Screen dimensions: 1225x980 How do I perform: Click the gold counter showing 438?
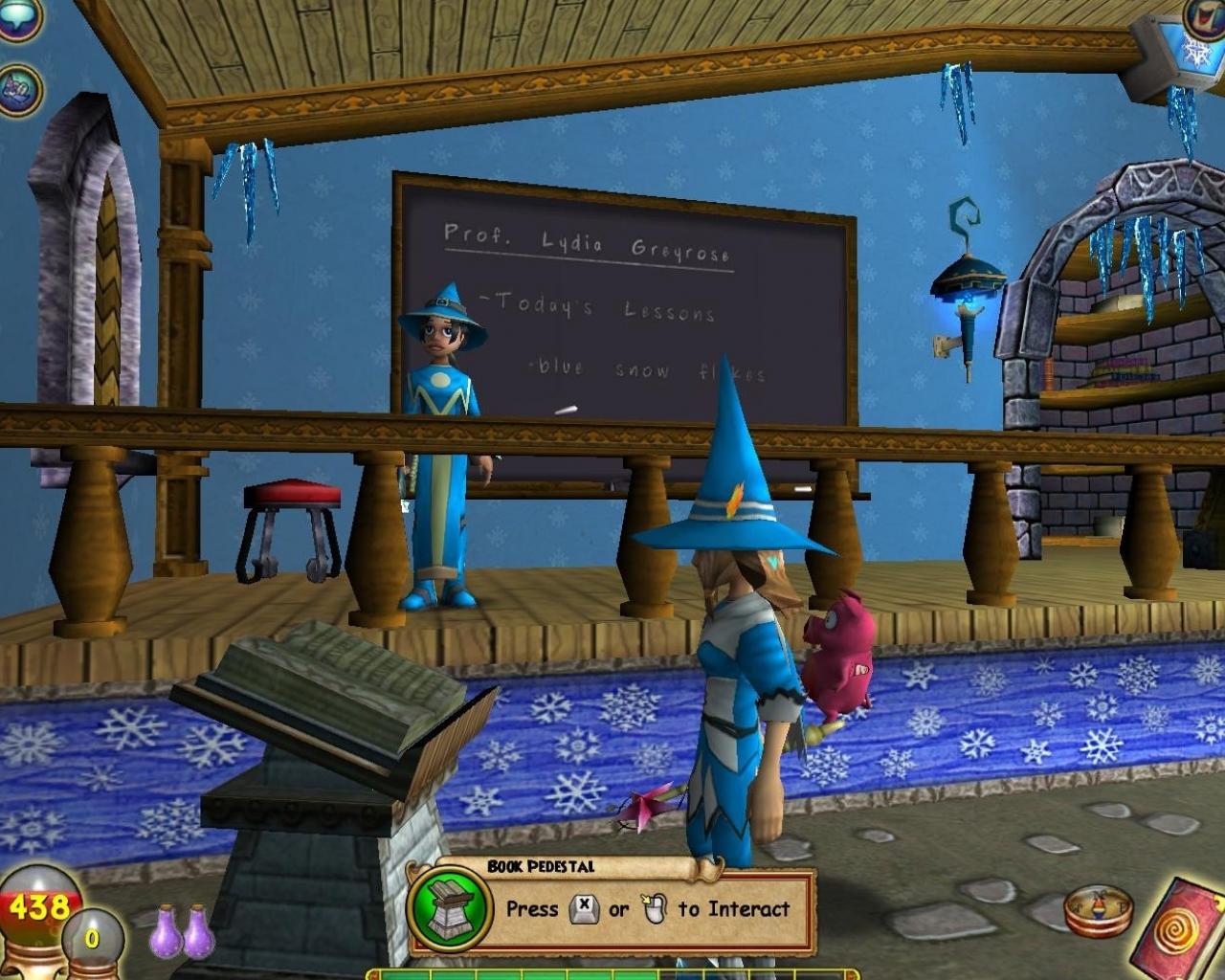click(x=38, y=904)
